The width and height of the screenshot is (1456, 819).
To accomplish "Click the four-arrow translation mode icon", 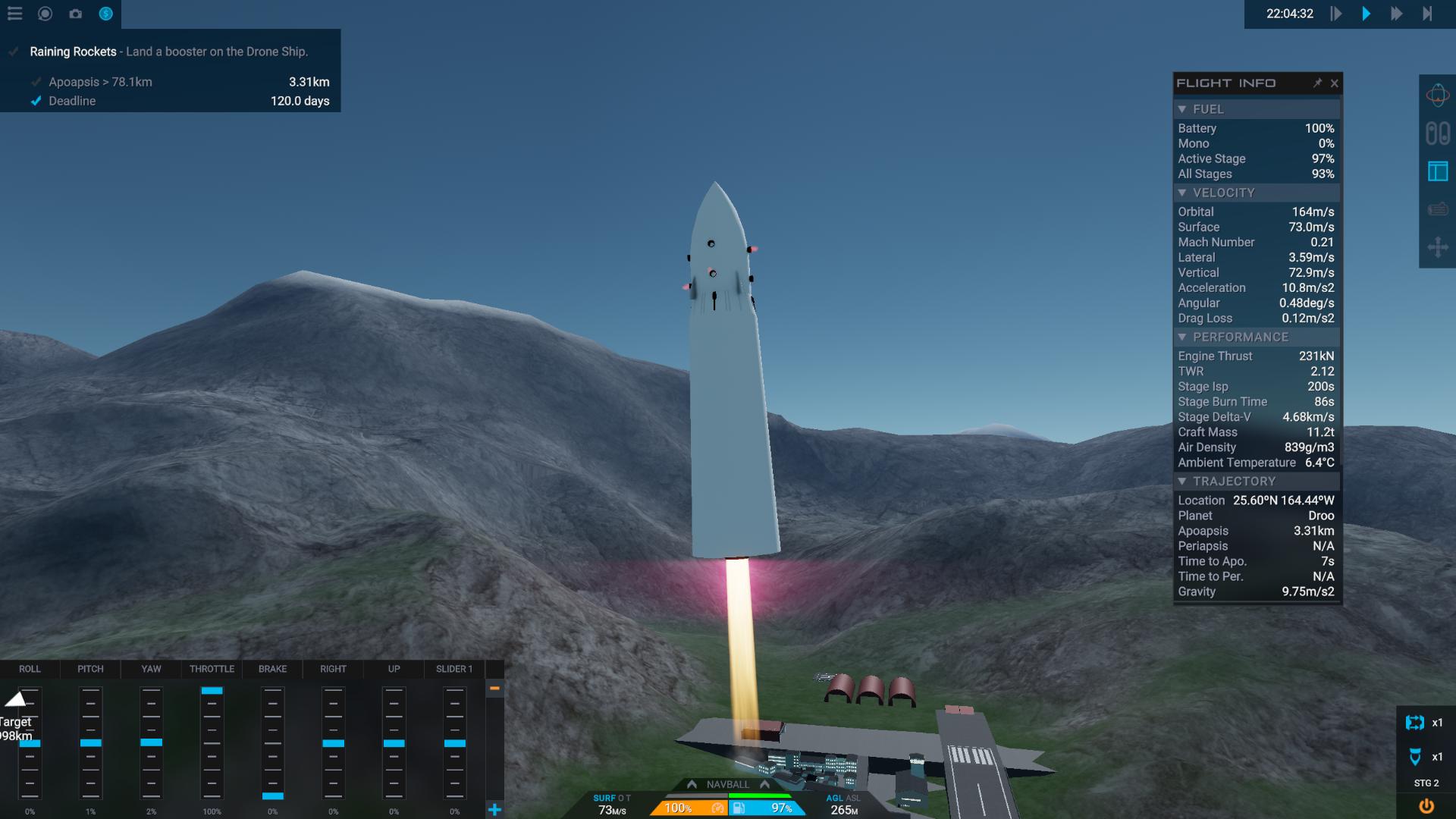I will [1437, 247].
